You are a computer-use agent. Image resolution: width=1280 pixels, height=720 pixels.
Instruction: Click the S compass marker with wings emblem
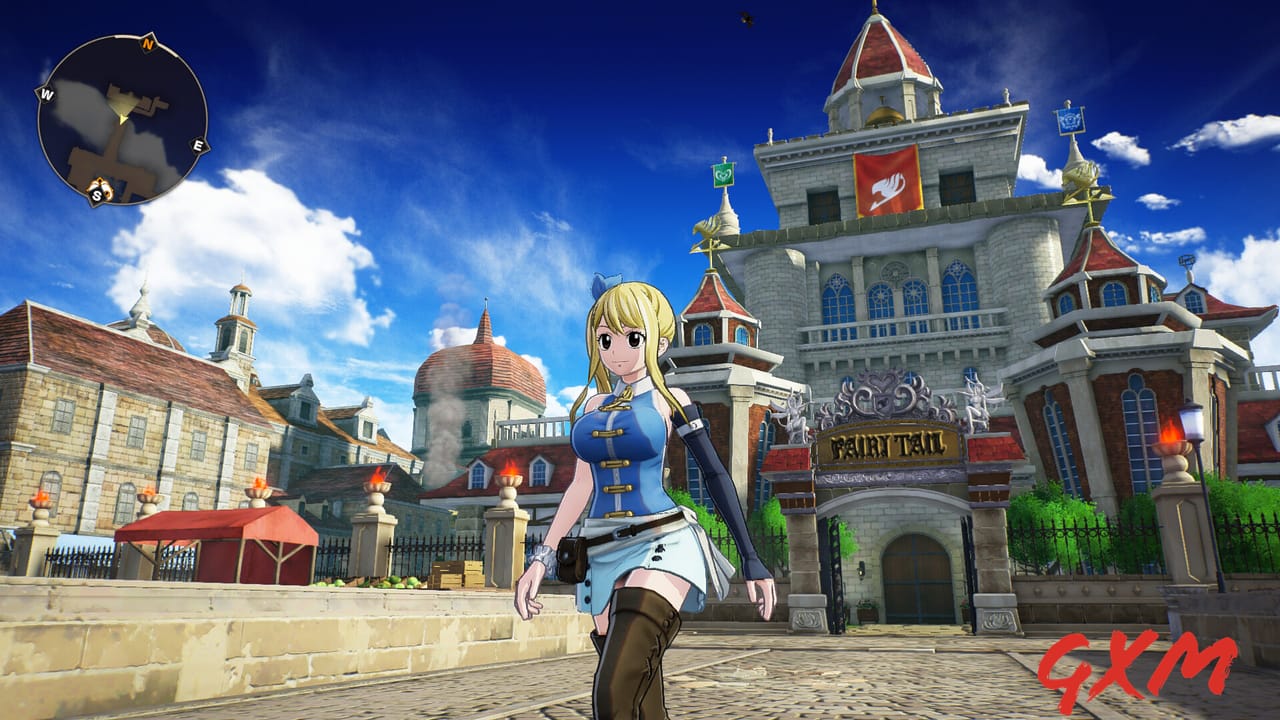[x=97, y=192]
